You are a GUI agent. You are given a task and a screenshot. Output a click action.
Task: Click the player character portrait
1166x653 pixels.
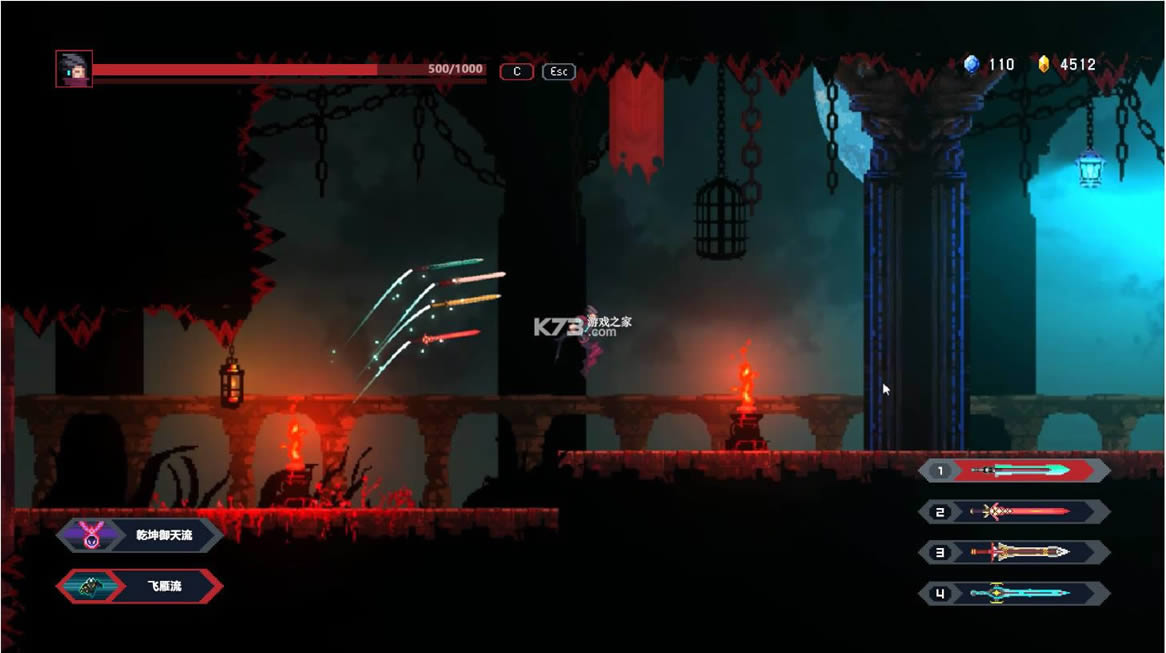pos(74,69)
